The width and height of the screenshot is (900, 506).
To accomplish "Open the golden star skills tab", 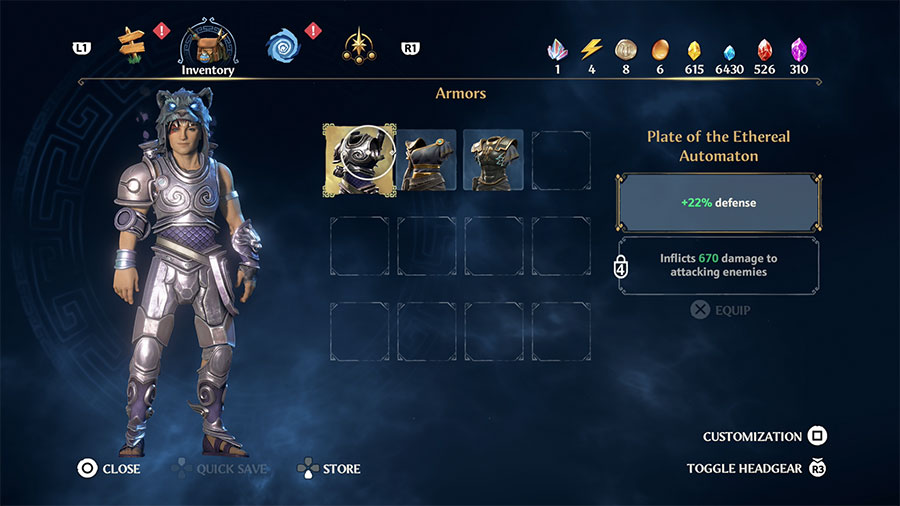I will coord(358,45).
